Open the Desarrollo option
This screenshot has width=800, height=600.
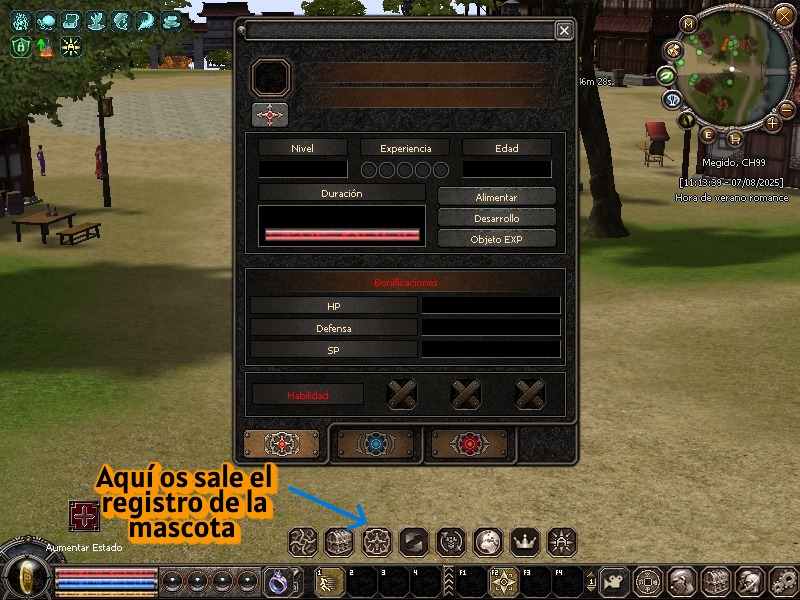[496, 218]
